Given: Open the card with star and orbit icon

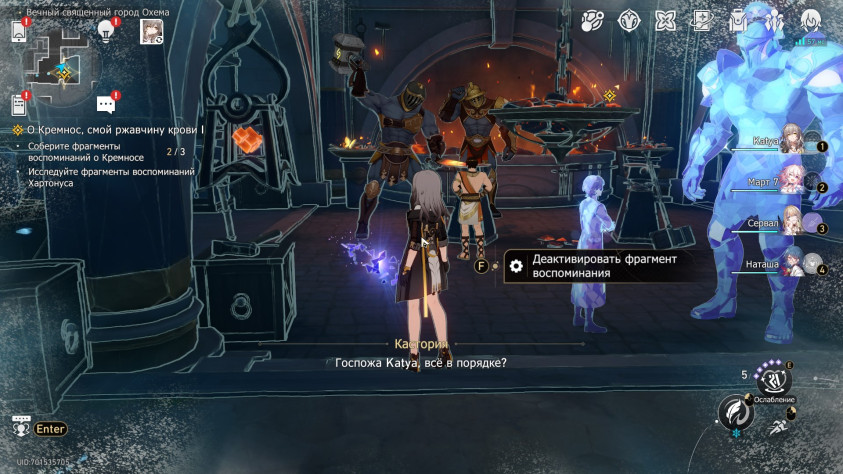Looking at the screenshot, I should [702, 20].
